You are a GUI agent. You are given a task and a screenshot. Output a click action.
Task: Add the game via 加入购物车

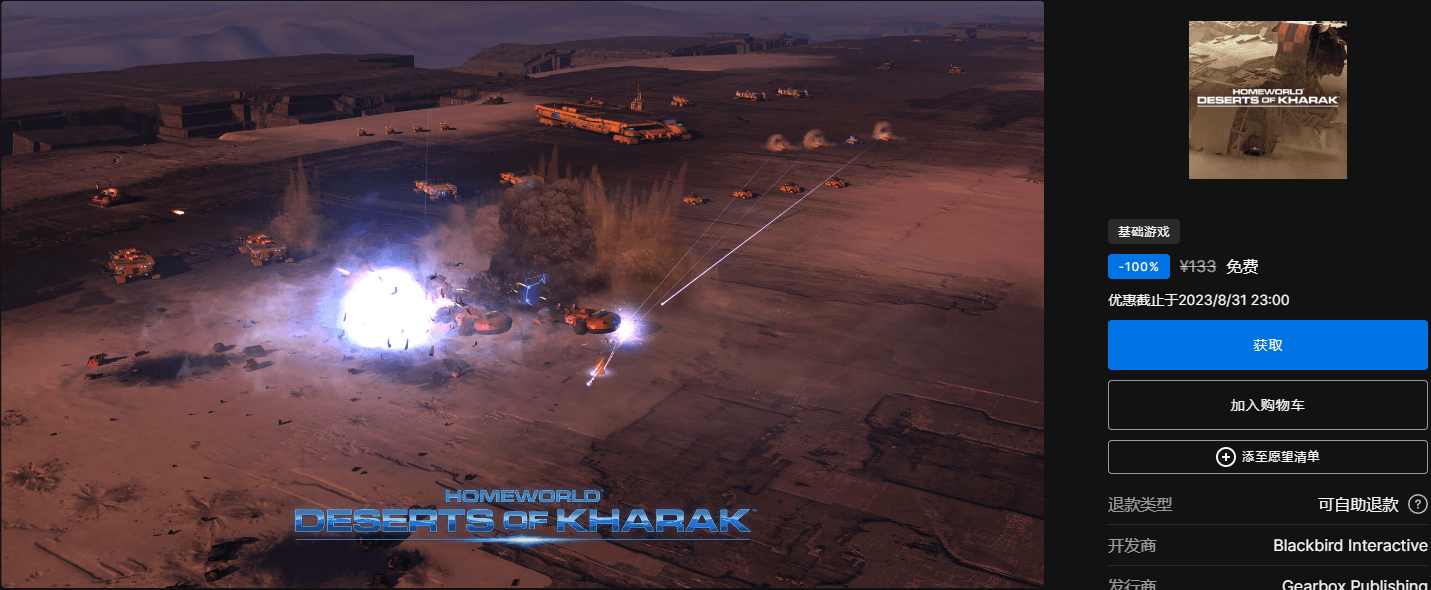(1267, 405)
